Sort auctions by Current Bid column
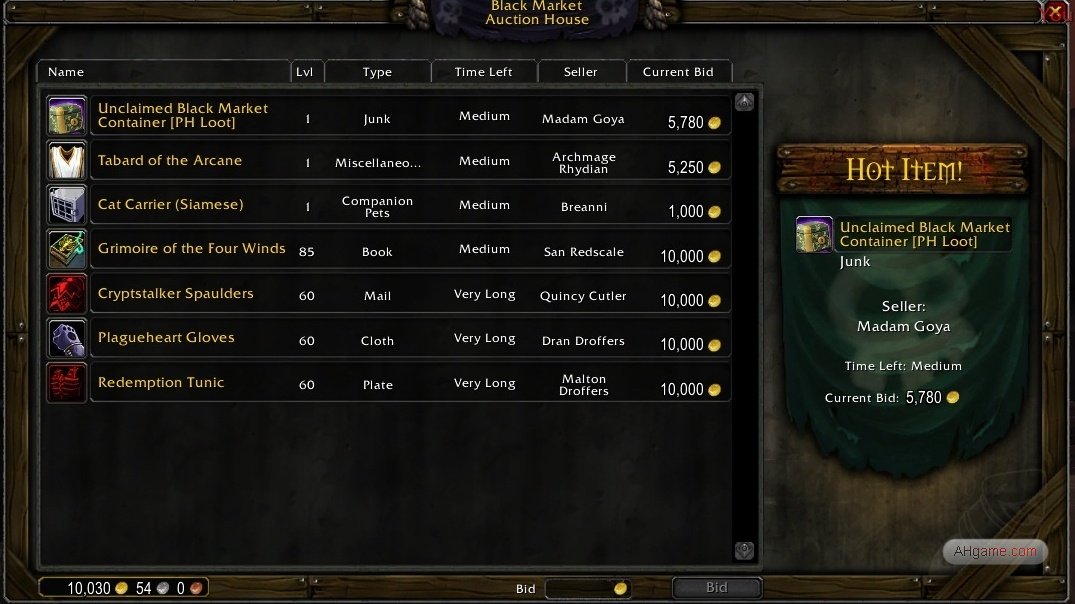The width and height of the screenshot is (1075, 604). [x=678, y=72]
